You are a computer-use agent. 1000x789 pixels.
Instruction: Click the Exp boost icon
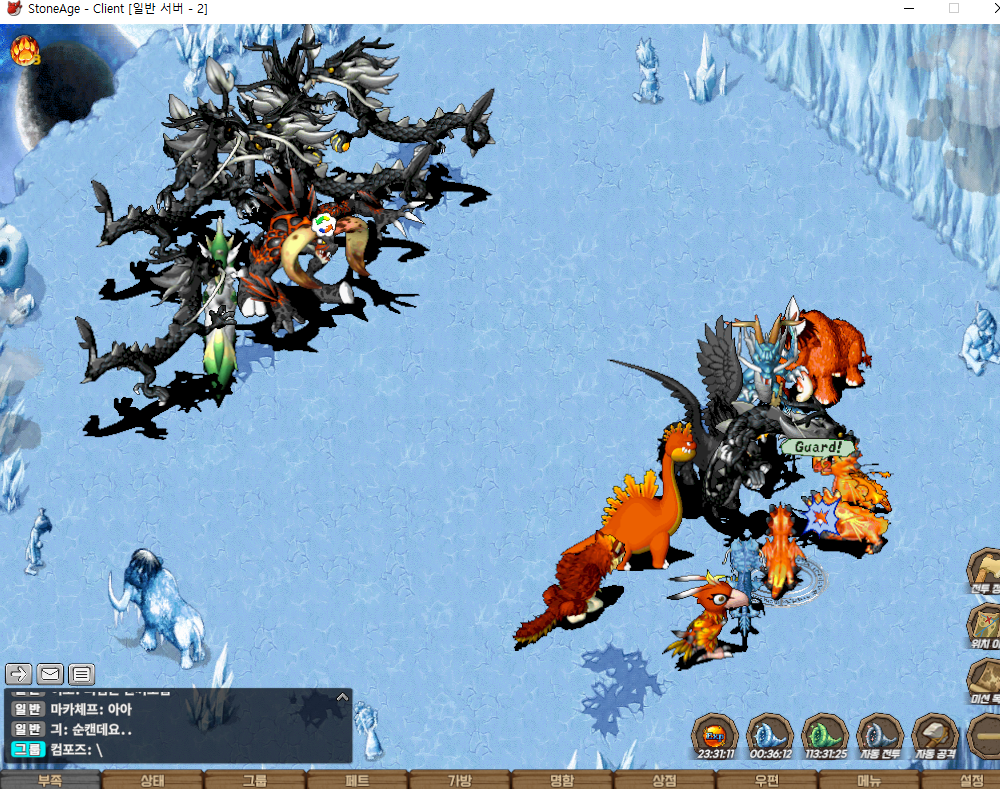pyautogui.click(x=716, y=735)
